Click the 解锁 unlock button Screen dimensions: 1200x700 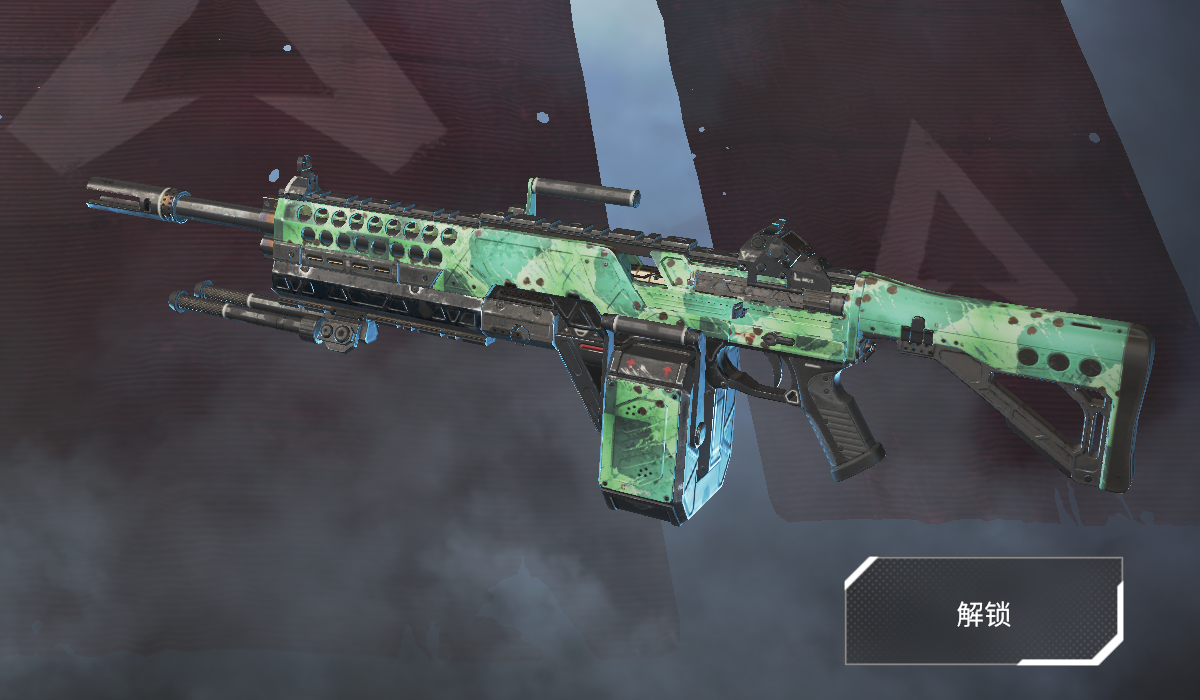pos(983,612)
